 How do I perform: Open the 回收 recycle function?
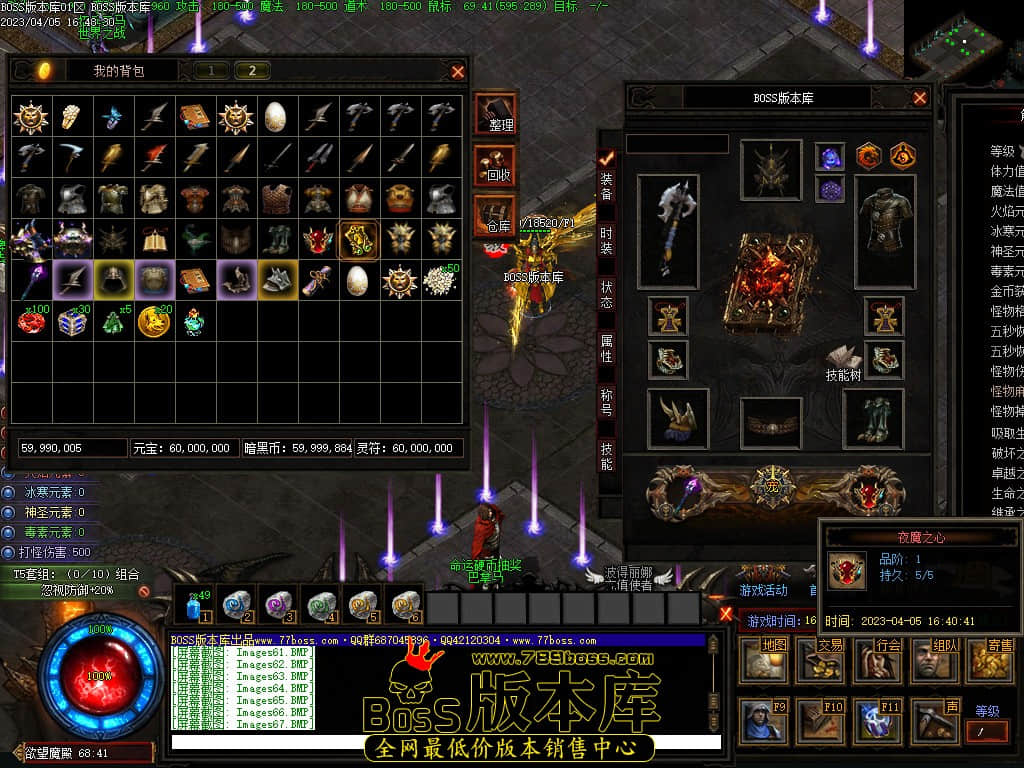[496, 164]
